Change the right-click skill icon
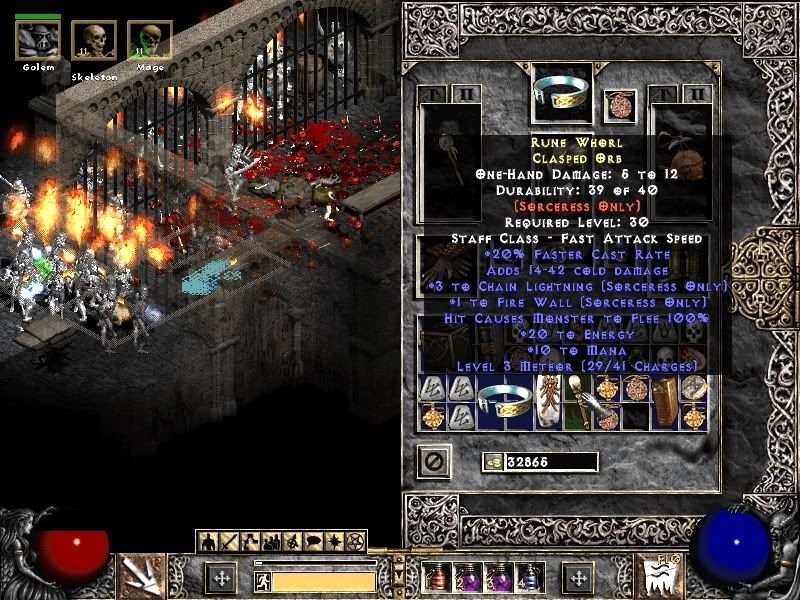Screen dimensions: 800x600 pos(662,575)
